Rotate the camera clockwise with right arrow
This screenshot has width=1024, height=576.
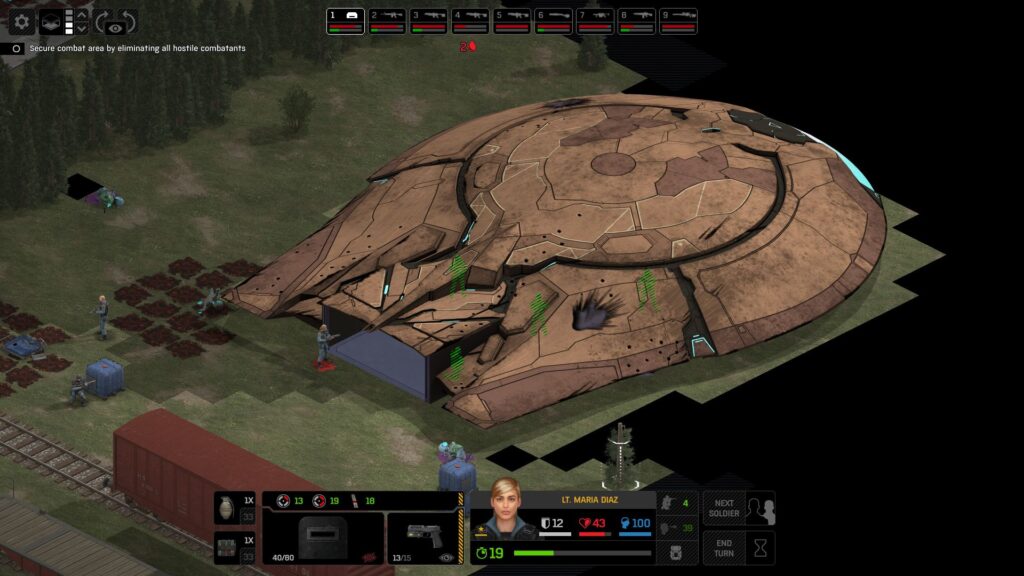coord(129,22)
